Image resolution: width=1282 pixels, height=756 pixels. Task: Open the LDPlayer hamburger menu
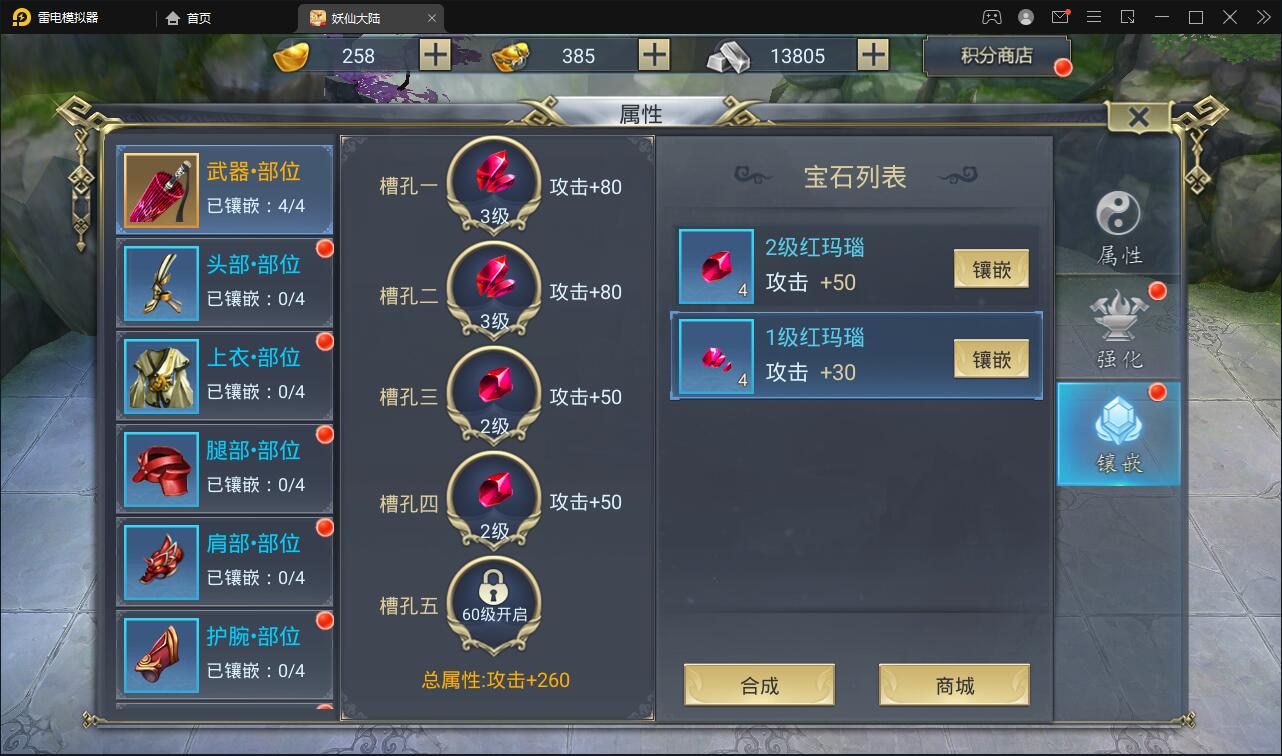pyautogui.click(x=1093, y=17)
